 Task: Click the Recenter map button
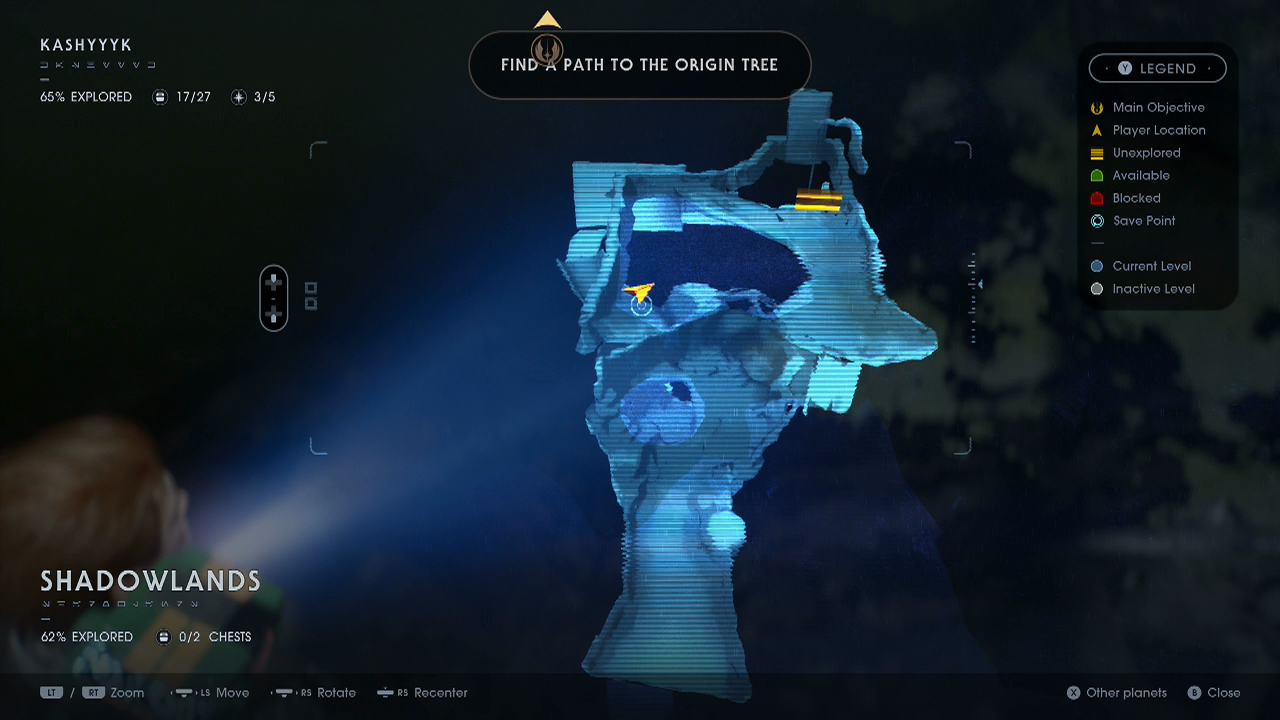pyautogui.click(x=422, y=692)
